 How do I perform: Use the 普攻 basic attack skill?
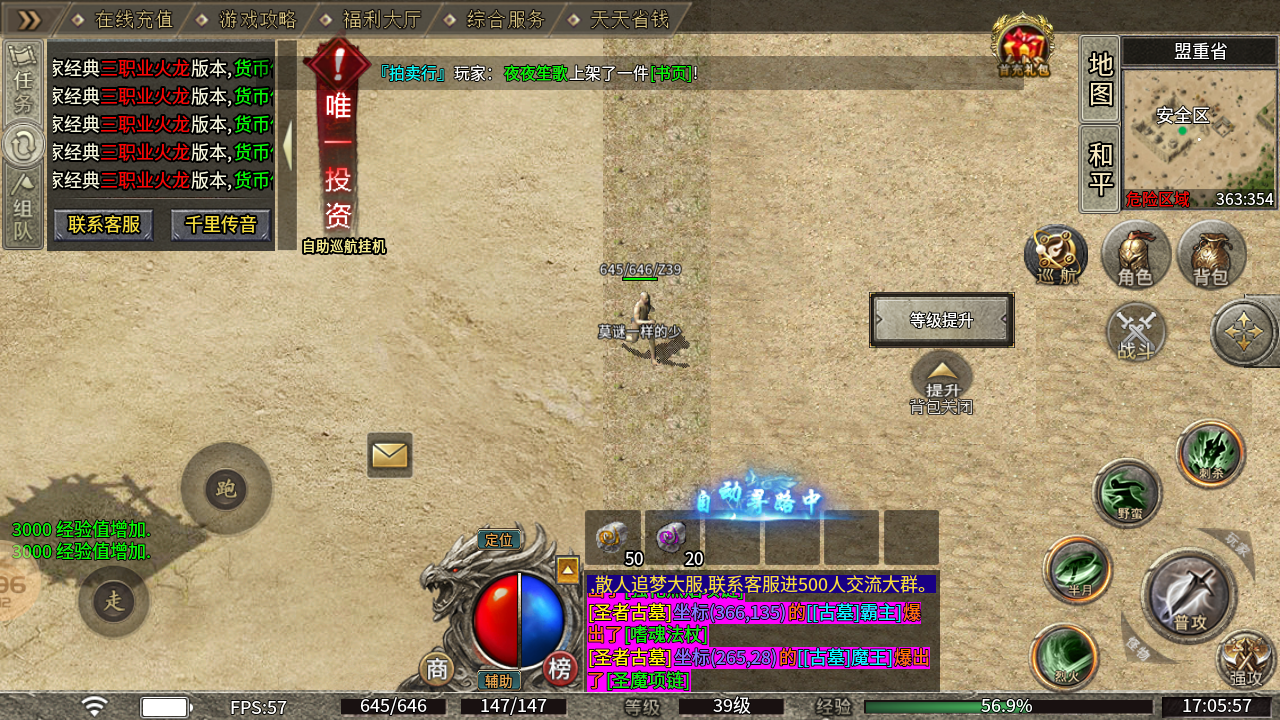point(1189,597)
